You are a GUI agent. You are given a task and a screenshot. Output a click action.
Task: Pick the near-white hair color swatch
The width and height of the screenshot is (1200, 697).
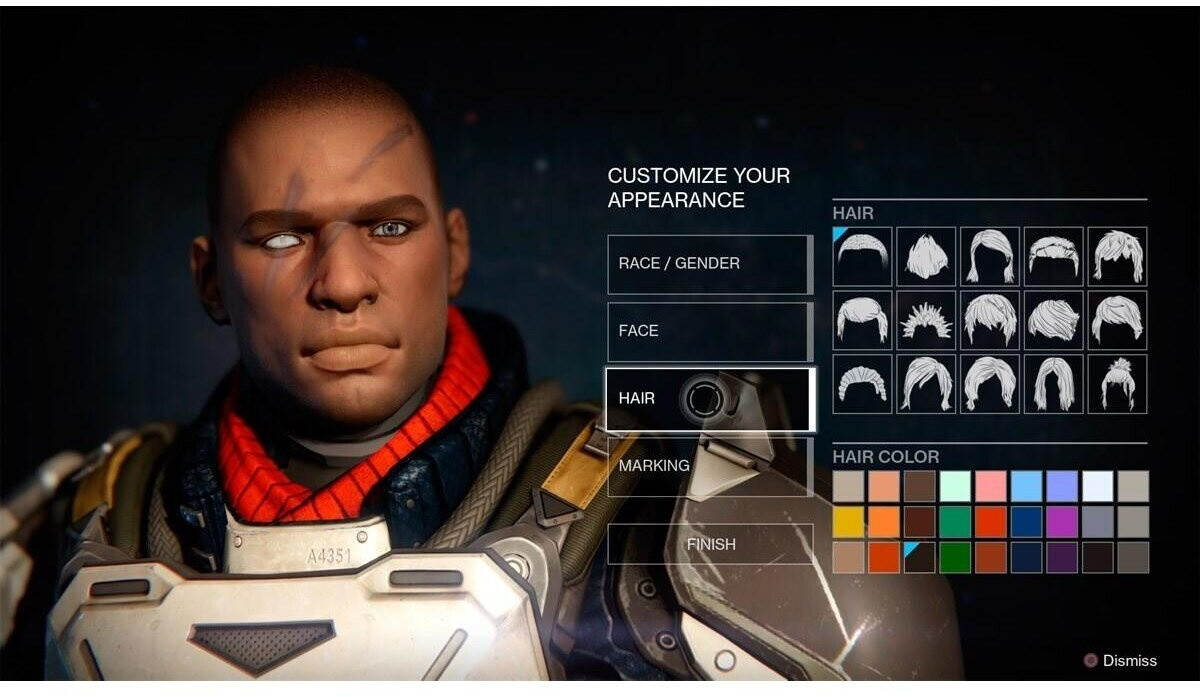pyautogui.click(x=1097, y=486)
